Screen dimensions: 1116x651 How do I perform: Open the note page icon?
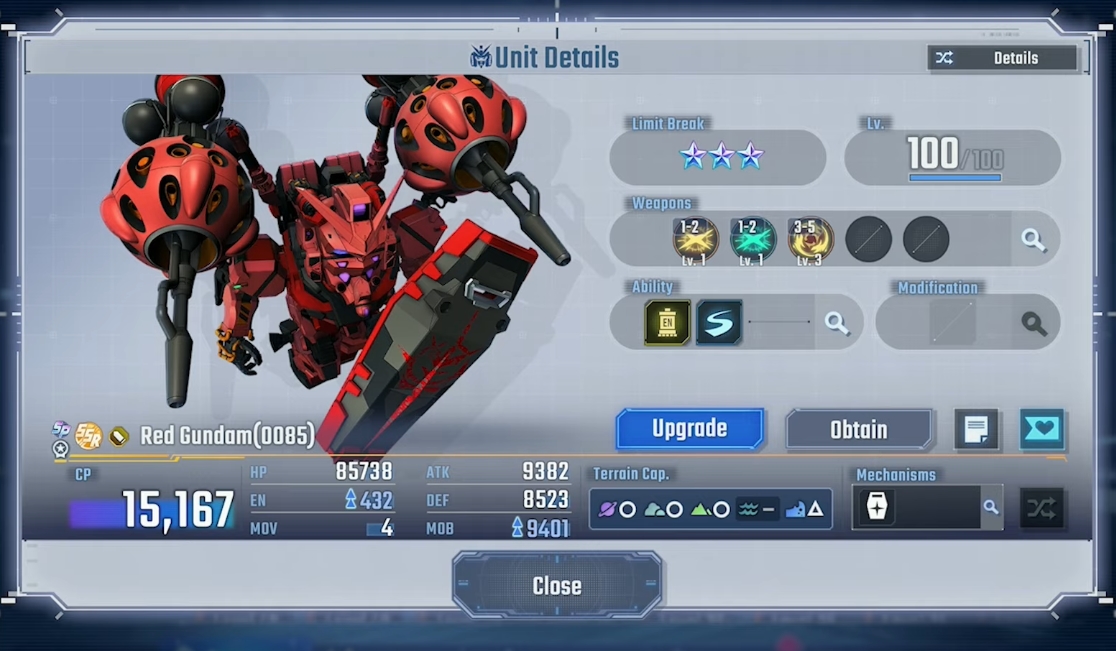coord(976,430)
